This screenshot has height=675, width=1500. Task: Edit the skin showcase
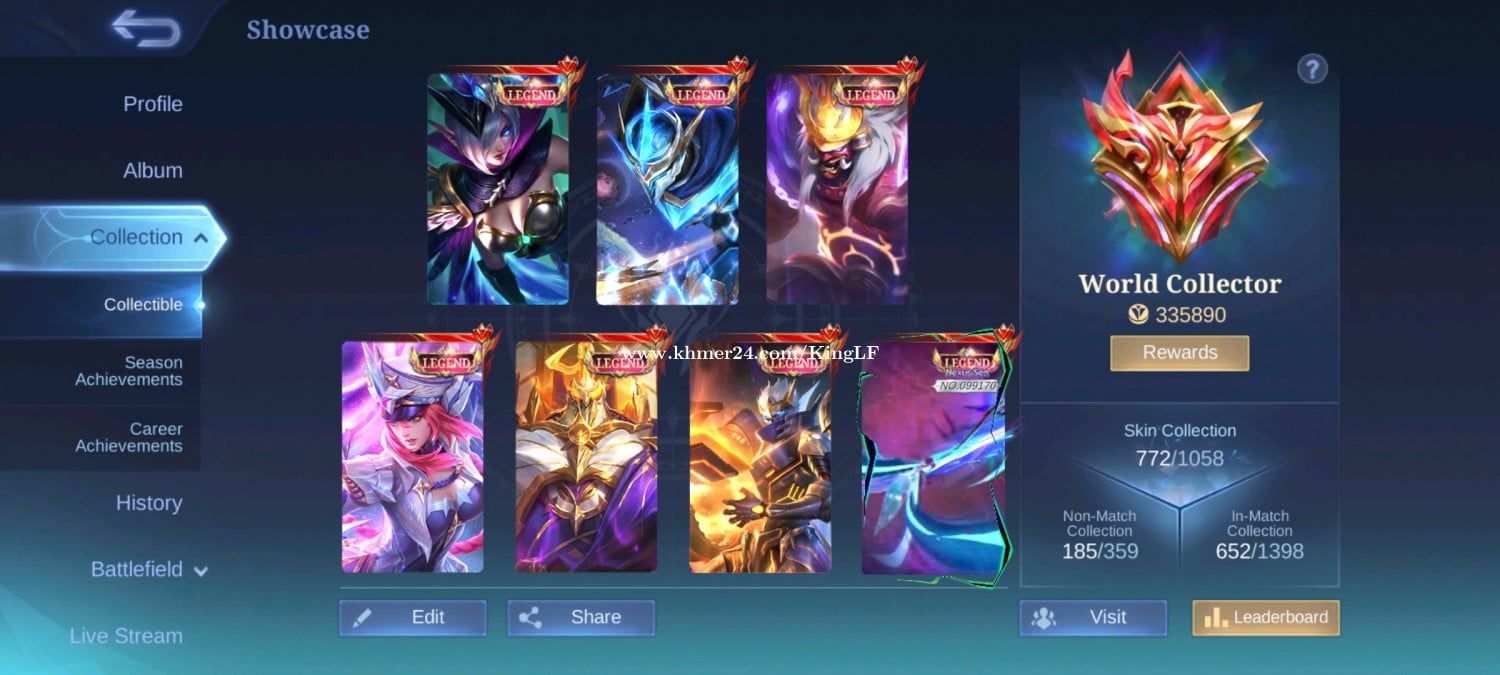pyautogui.click(x=412, y=618)
